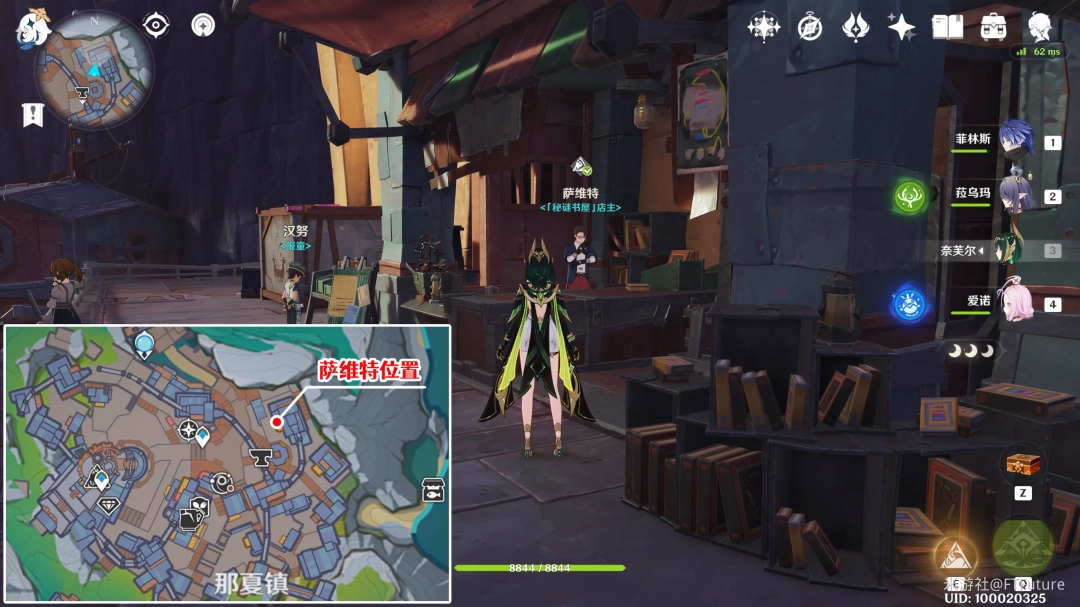Switch to party member 菈乌玛
This screenshot has width=1080, height=607.
click(1015, 195)
